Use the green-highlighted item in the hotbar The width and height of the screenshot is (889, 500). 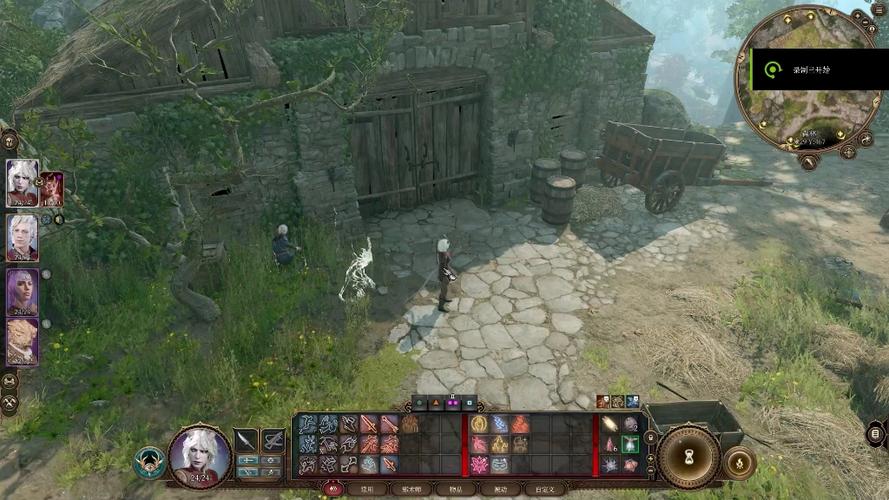click(x=630, y=444)
